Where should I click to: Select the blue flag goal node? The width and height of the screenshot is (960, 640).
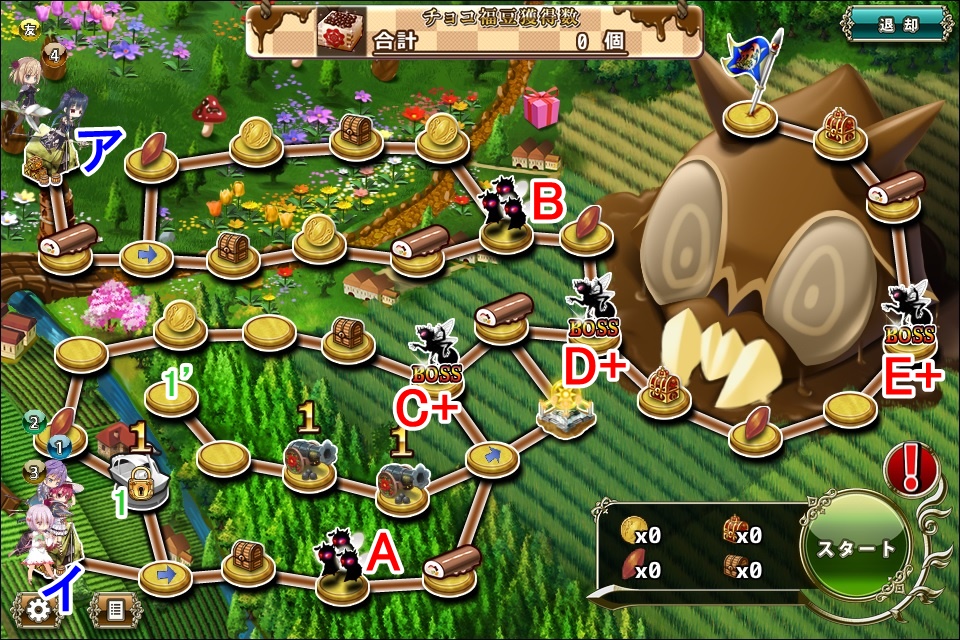(751, 112)
